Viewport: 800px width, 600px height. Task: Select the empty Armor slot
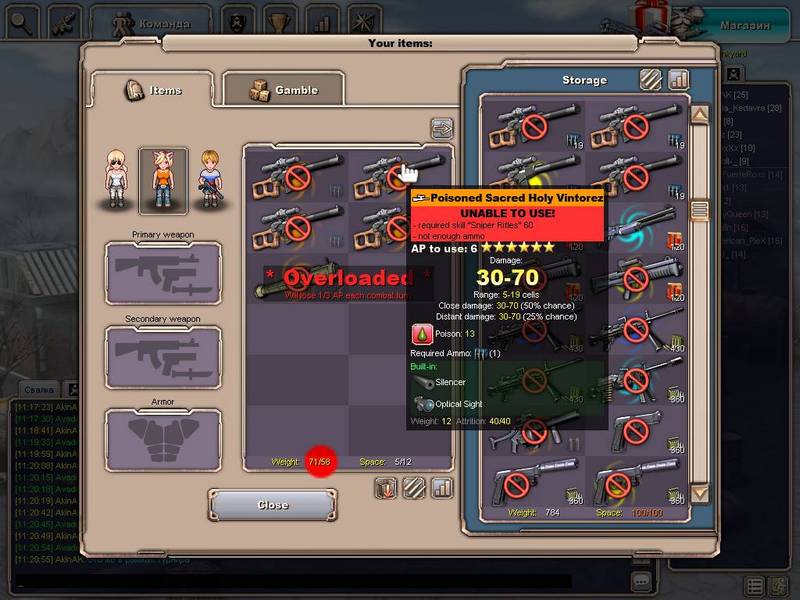(163, 440)
